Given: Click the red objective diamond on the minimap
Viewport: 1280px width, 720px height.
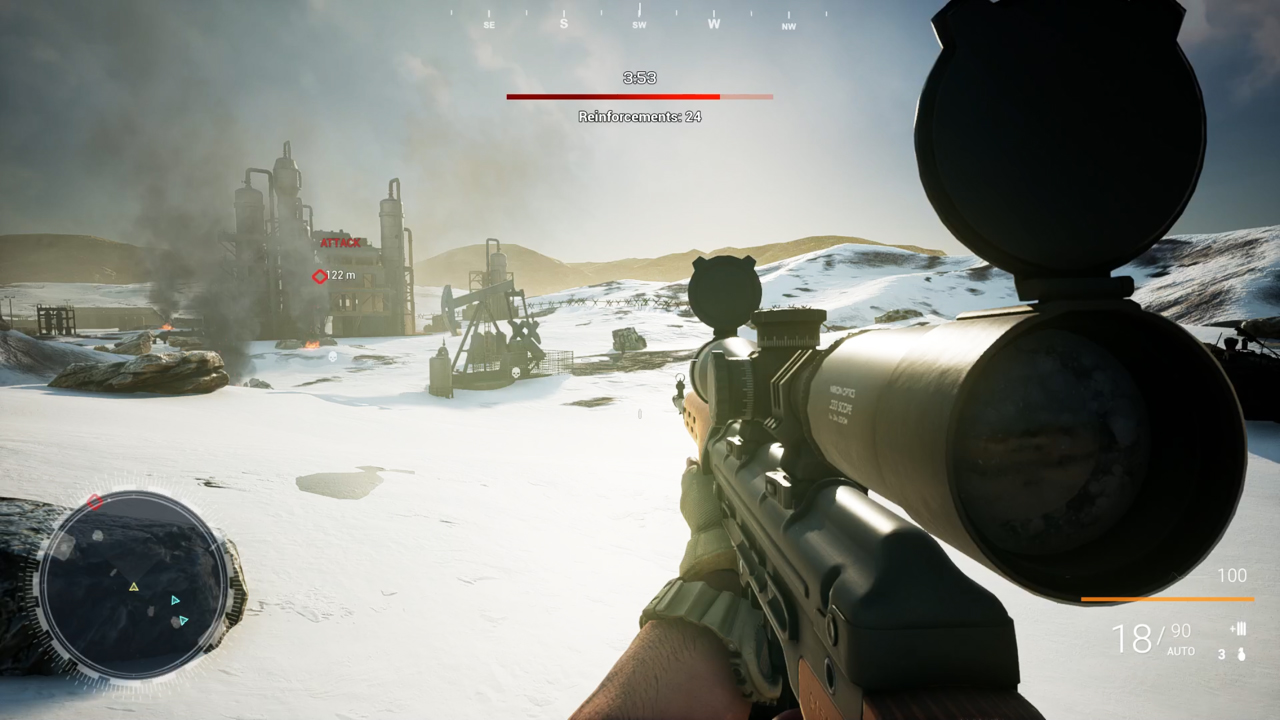Looking at the screenshot, I should (95, 501).
